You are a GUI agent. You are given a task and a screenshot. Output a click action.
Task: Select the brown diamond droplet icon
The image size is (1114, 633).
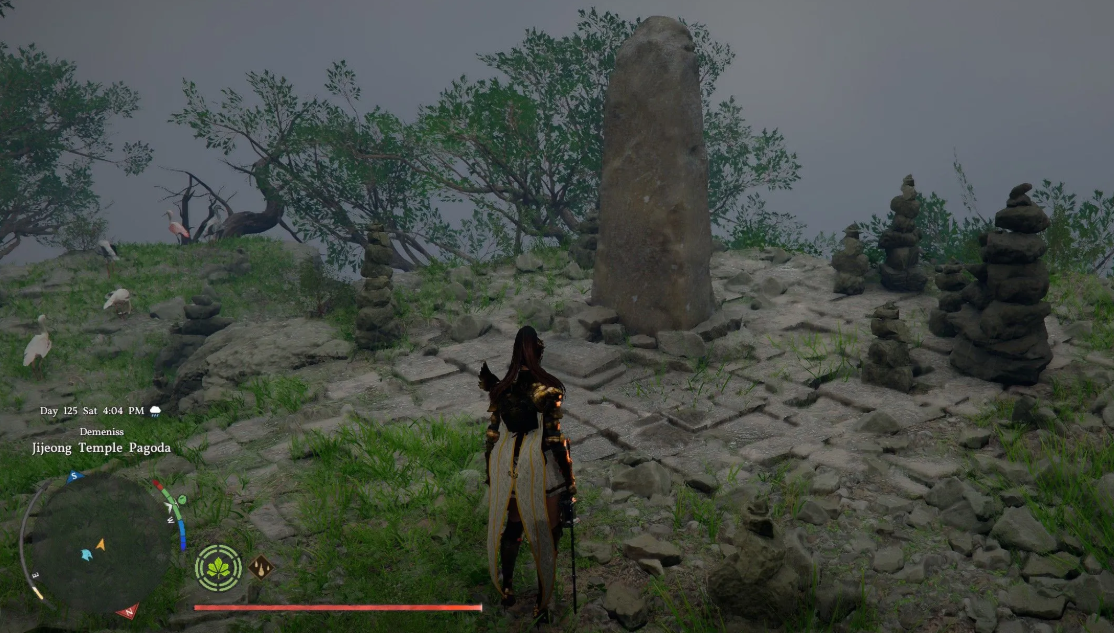click(x=261, y=567)
